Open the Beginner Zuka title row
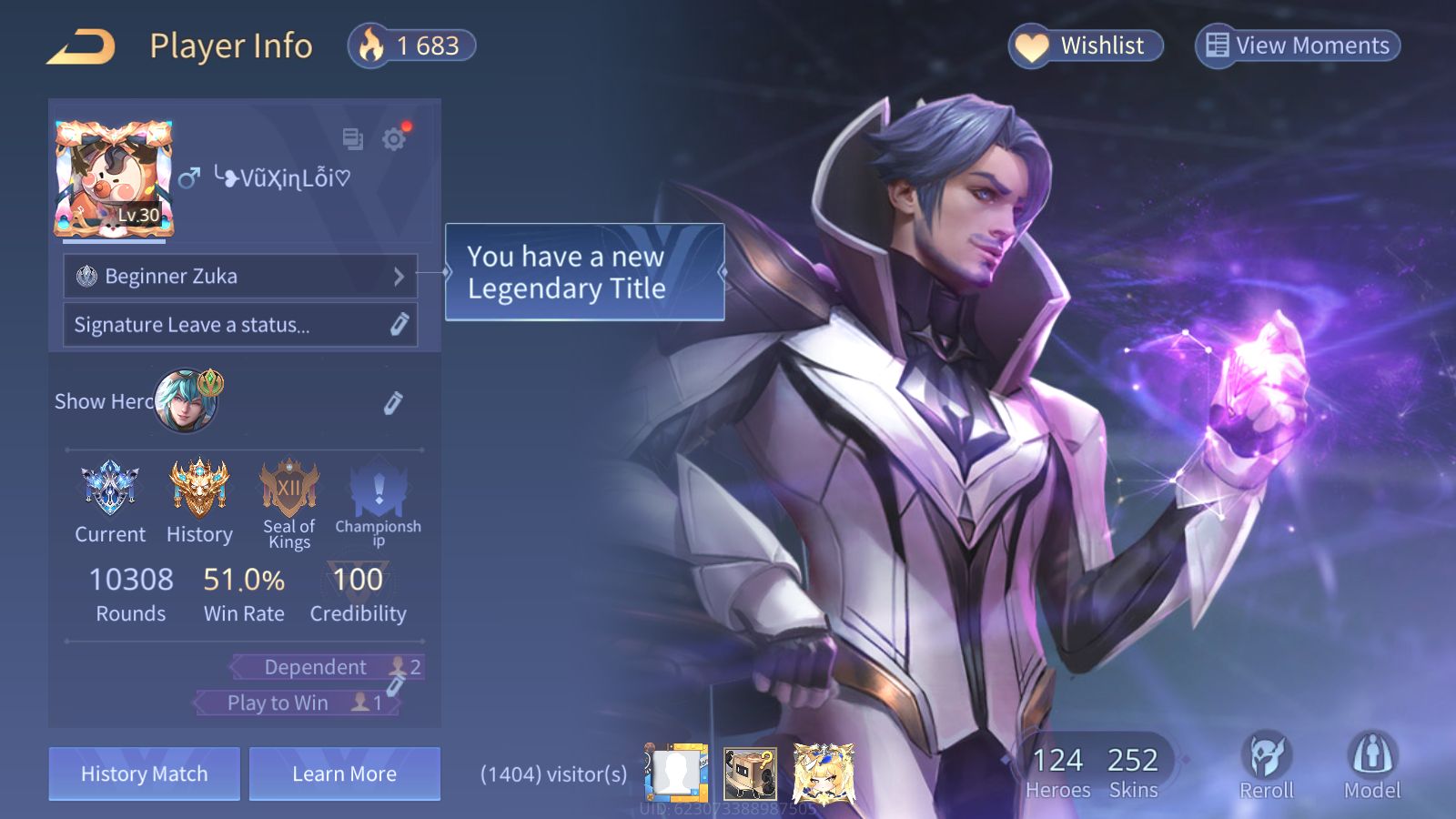This screenshot has width=1456, height=819. tap(240, 276)
